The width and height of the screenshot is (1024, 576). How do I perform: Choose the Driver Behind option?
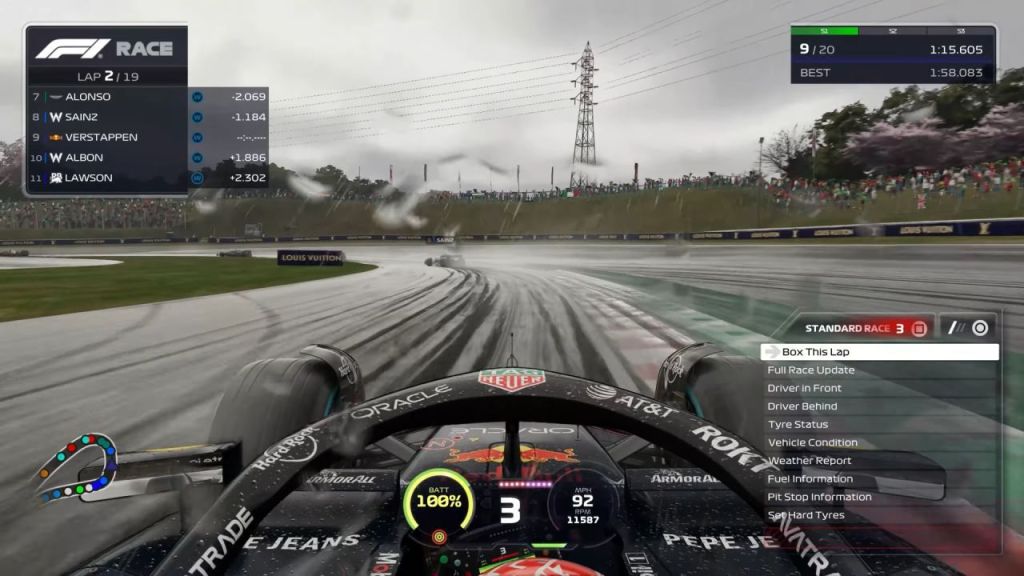pos(878,406)
